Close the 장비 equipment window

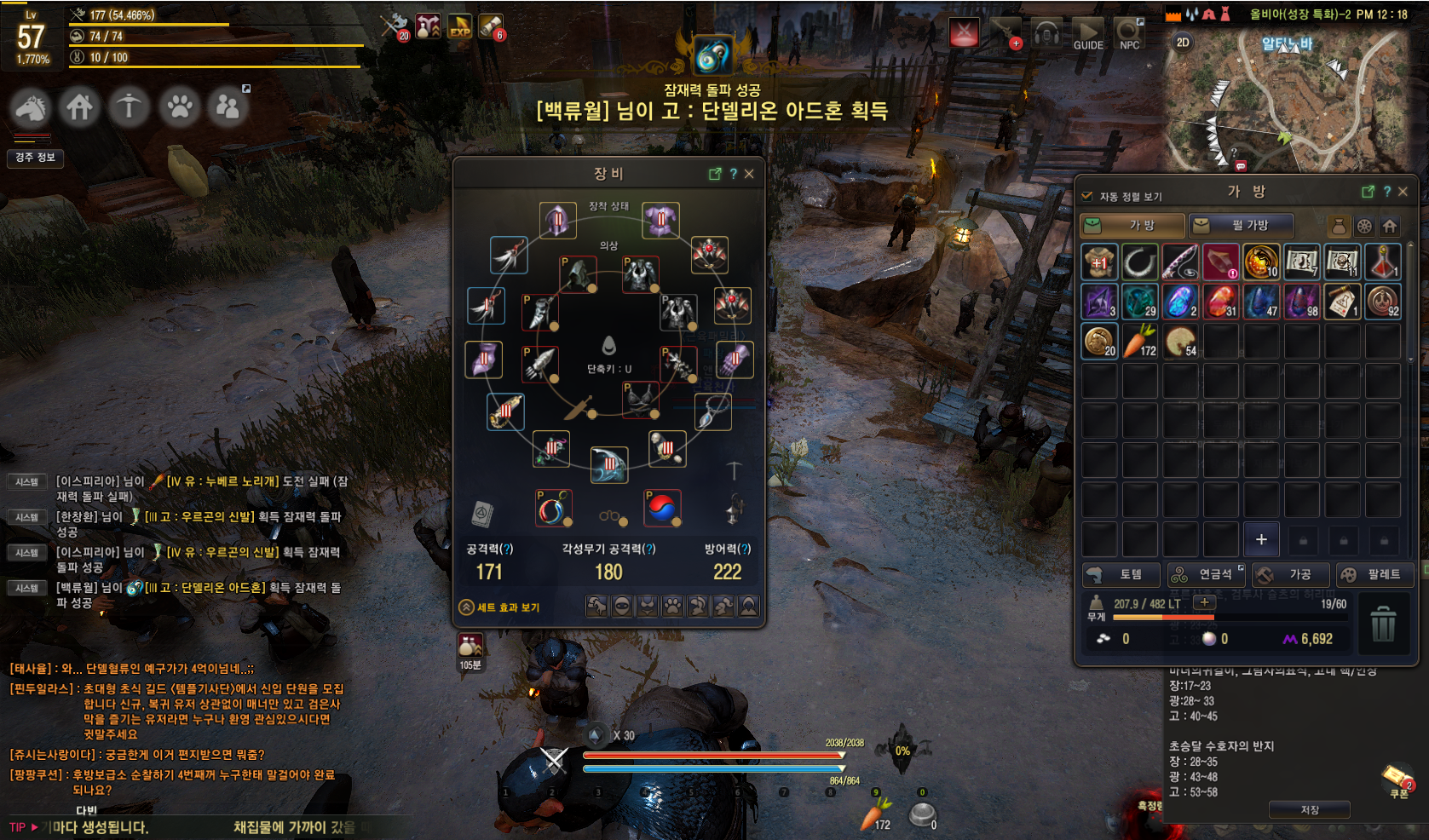click(x=749, y=174)
